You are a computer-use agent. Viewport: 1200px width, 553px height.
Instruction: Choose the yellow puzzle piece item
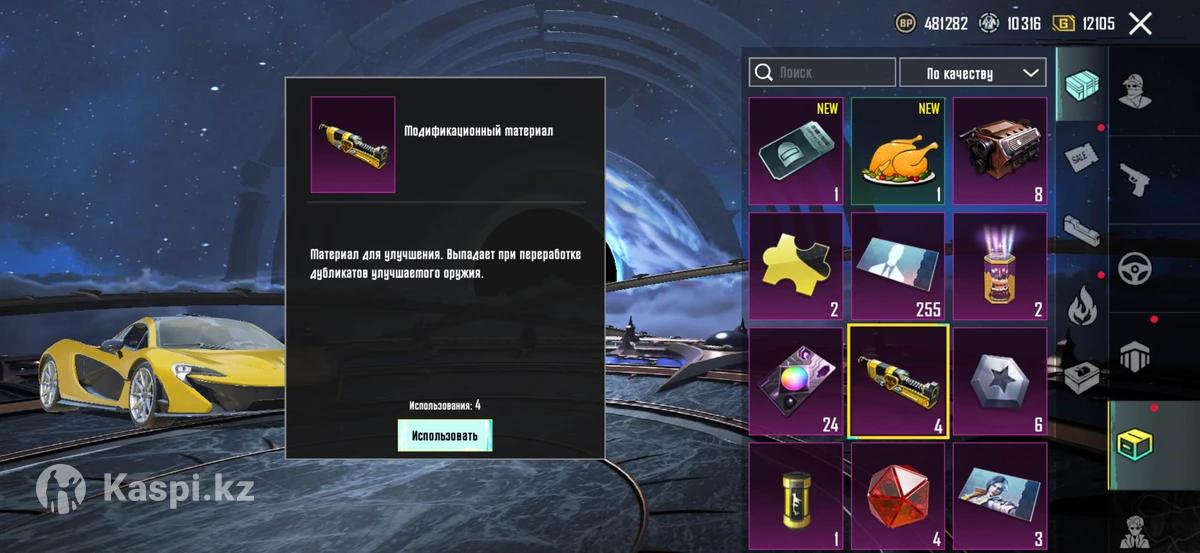[796, 267]
